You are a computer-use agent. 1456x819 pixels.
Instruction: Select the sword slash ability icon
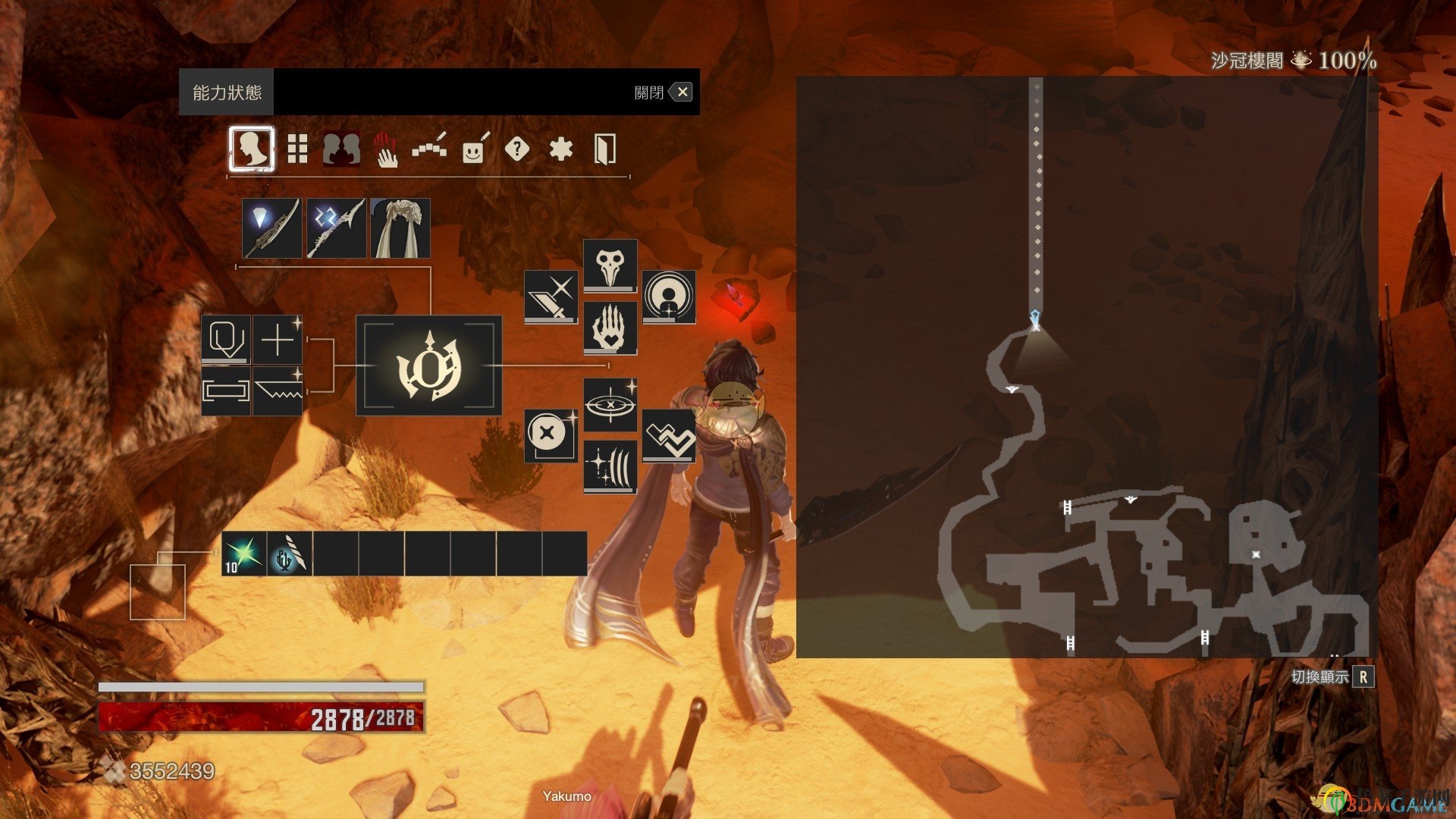tap(551, 297)
